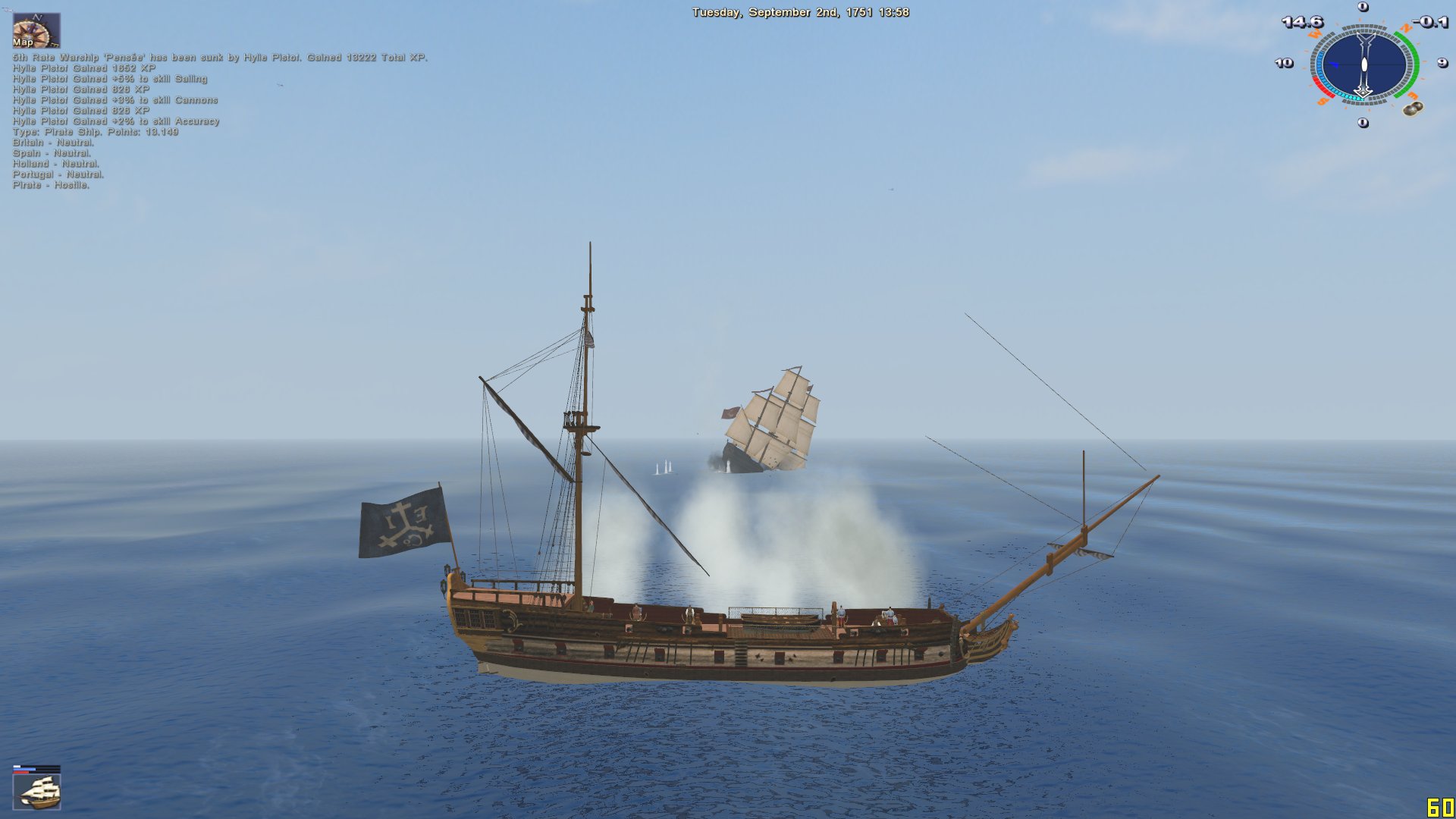Open the Map icon
The height and width of the screenshot is (819, 1456).
click(x=36, y=30)
